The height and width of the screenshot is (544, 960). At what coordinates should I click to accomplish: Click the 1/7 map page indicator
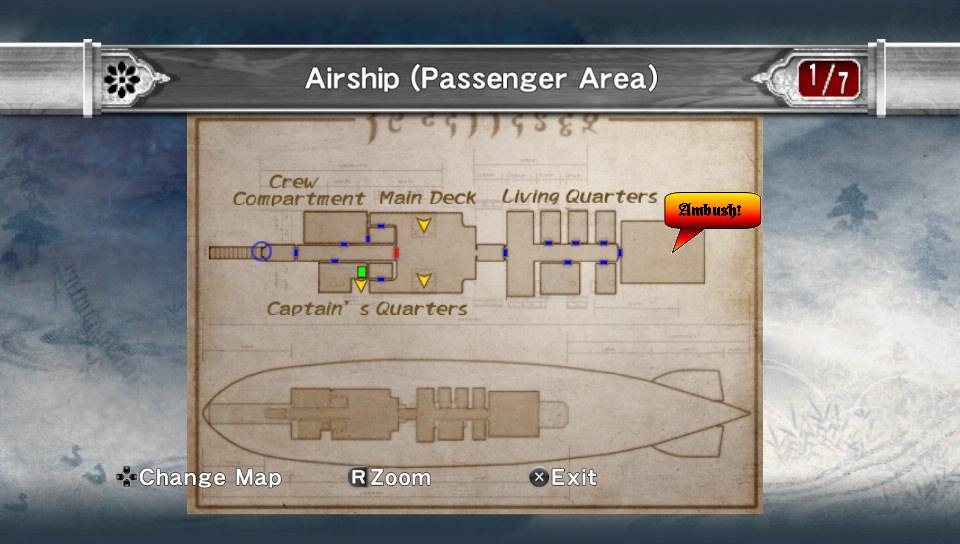click(x=827, y=78)
